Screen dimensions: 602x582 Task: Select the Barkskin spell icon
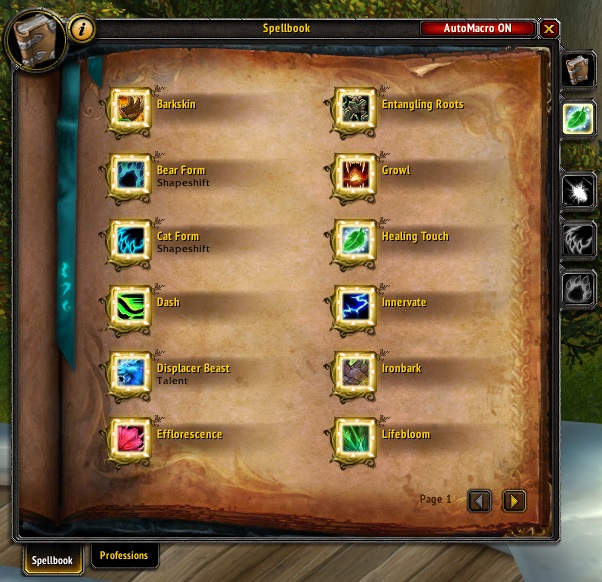(130, 111)
